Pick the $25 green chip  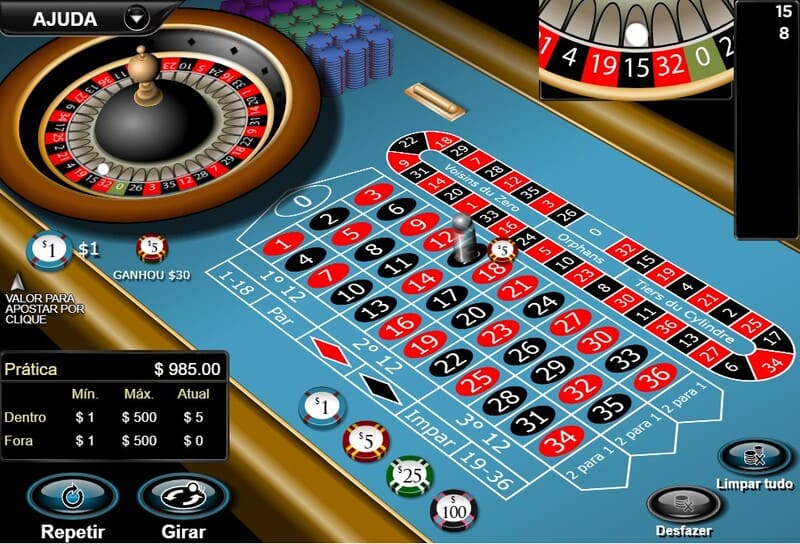click(x=409, y=475)
